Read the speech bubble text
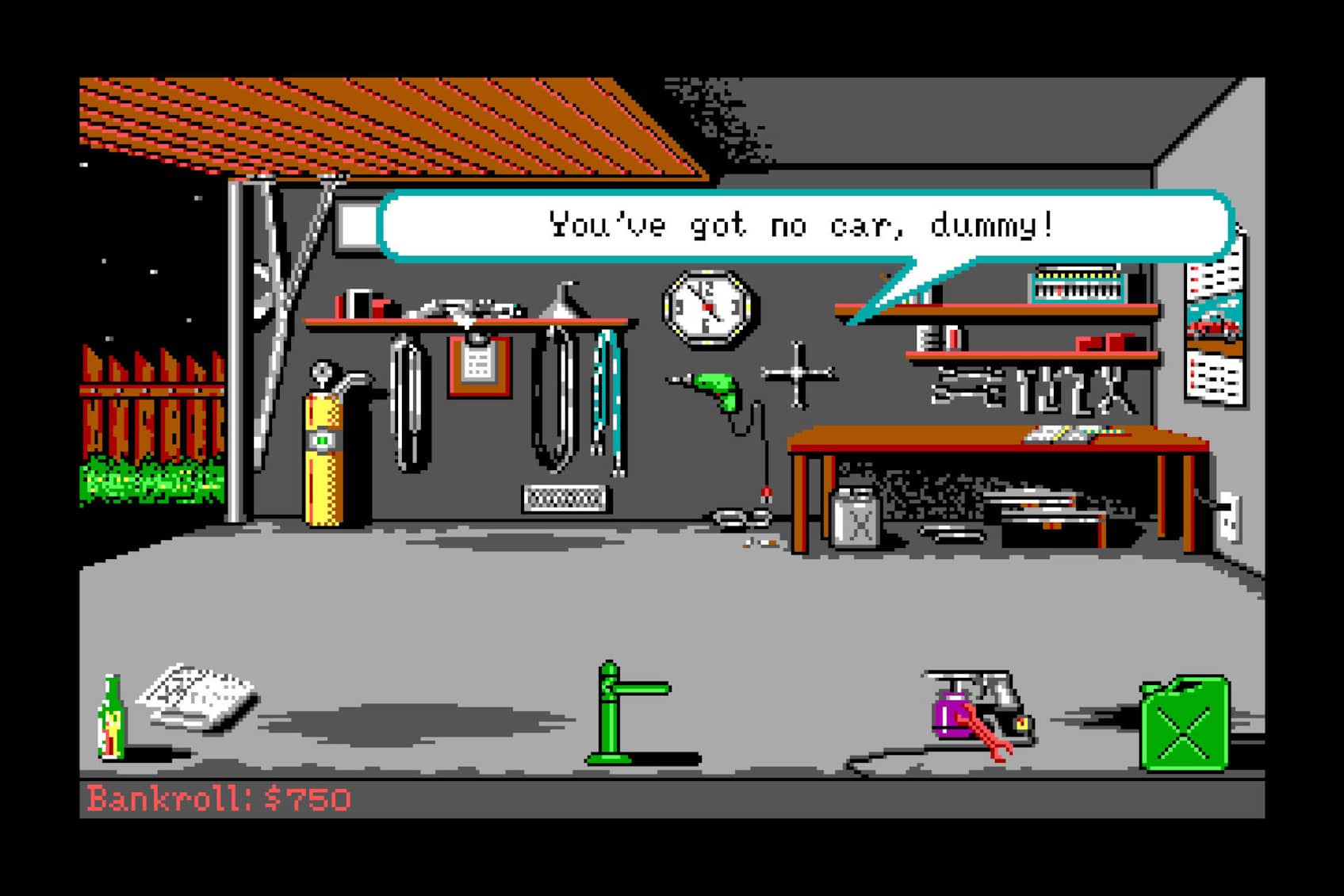 point(801,226)
